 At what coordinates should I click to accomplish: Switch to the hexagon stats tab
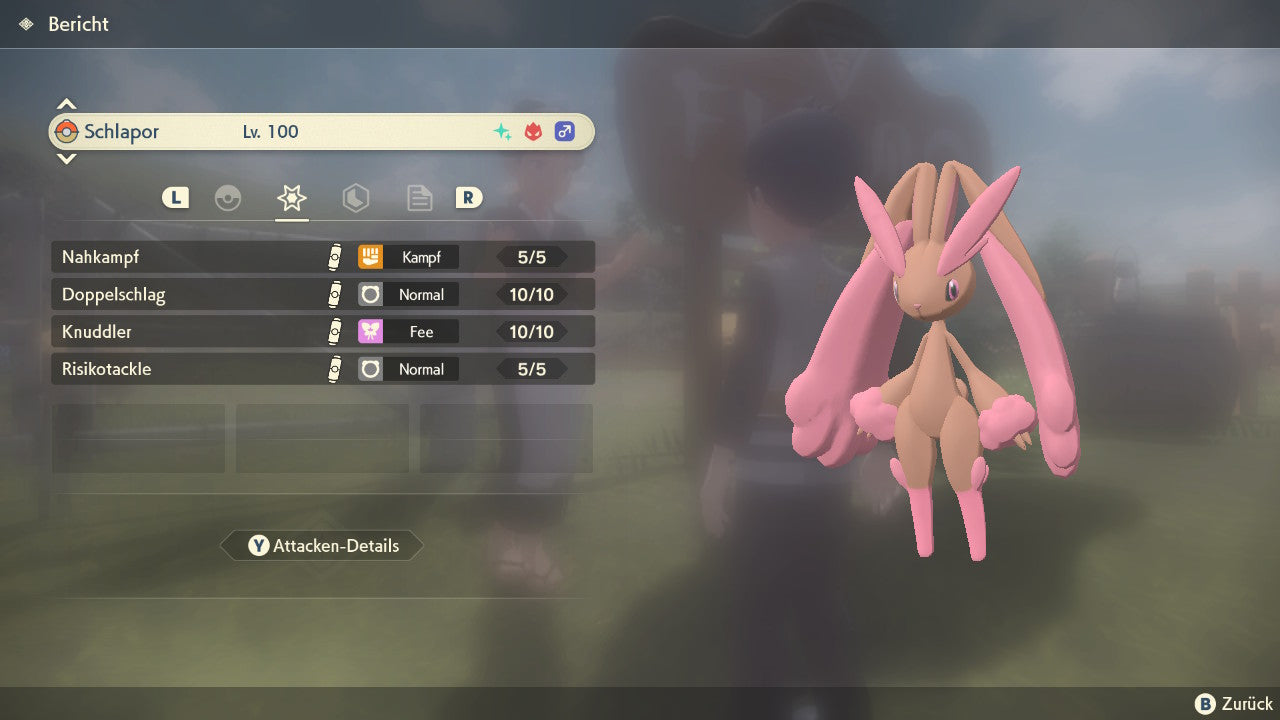pos(355,198)
